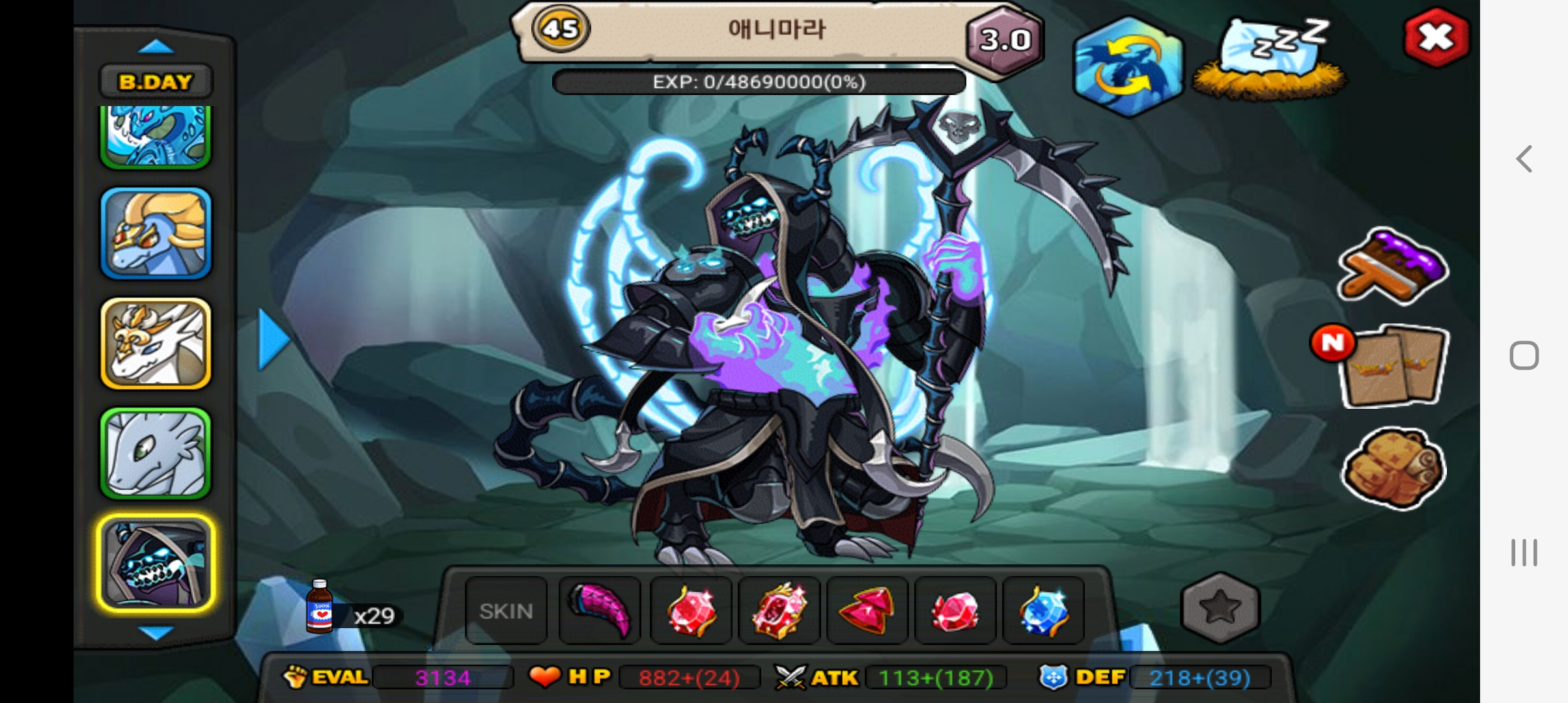Expand the side panel with blue arrow

[273, 340]
